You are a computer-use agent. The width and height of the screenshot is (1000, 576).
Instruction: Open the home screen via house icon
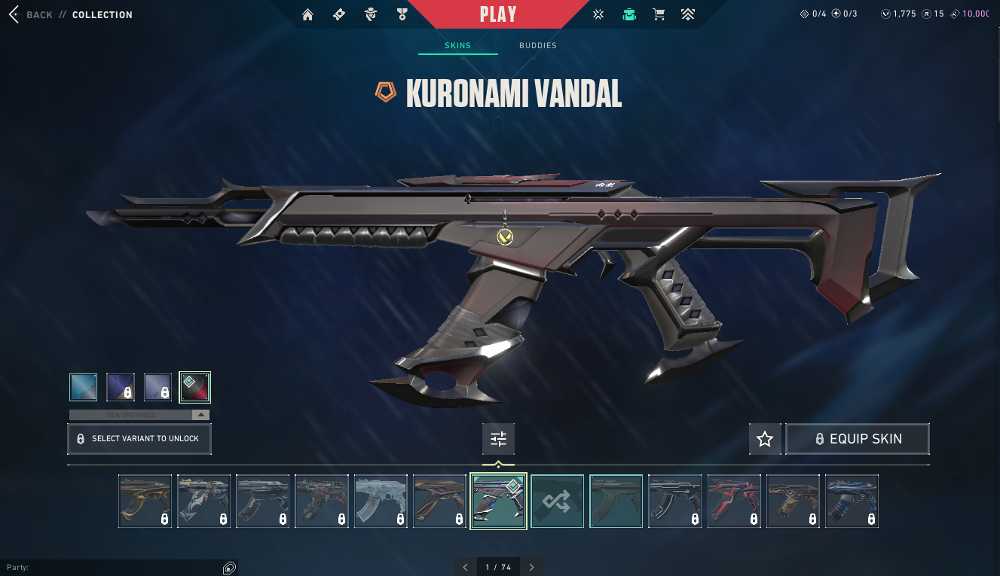308,15
